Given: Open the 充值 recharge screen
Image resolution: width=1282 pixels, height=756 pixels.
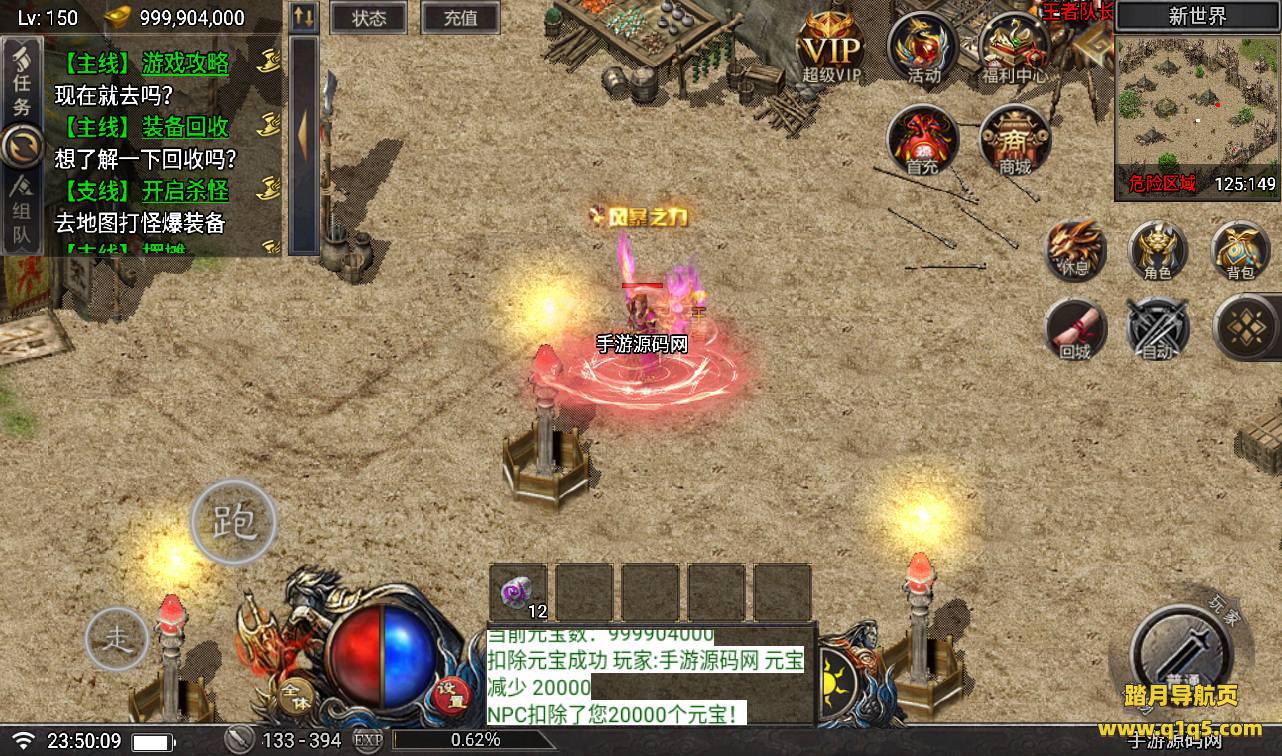Looking at the screenshot, I should 460,18.
